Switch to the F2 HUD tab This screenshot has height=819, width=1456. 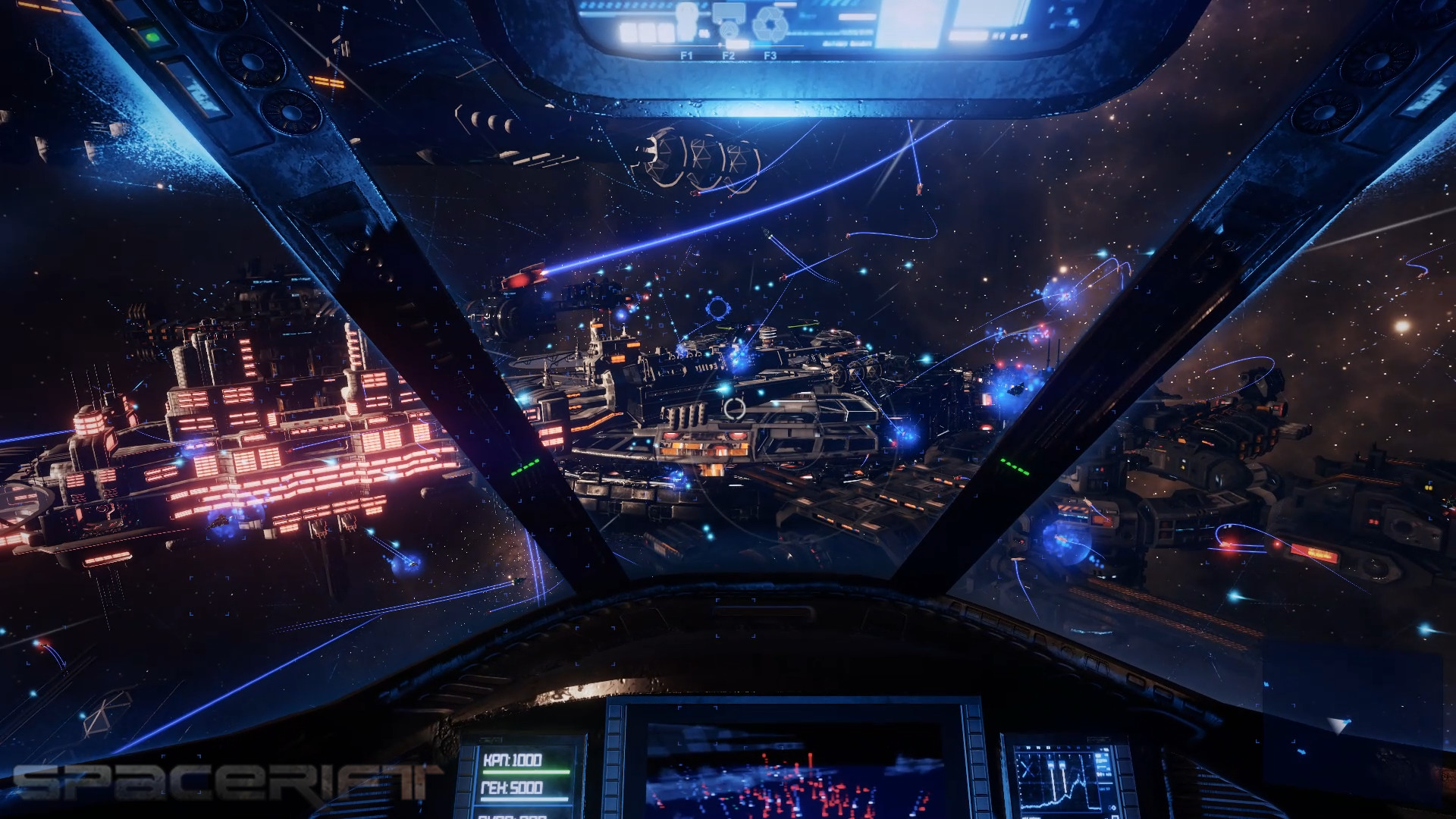(x=729, y=55)
